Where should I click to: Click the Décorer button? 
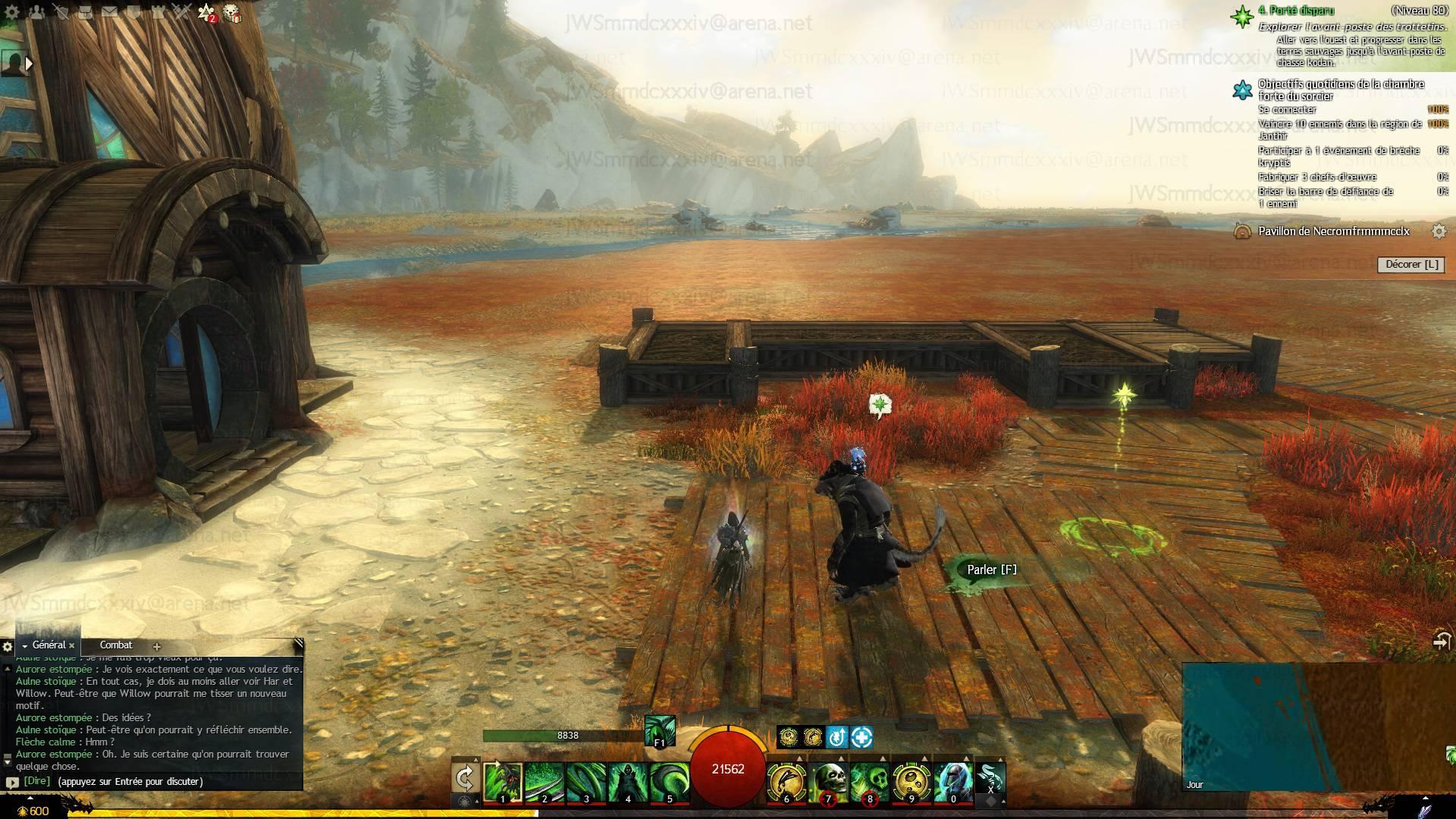(x=1411, y=265)
